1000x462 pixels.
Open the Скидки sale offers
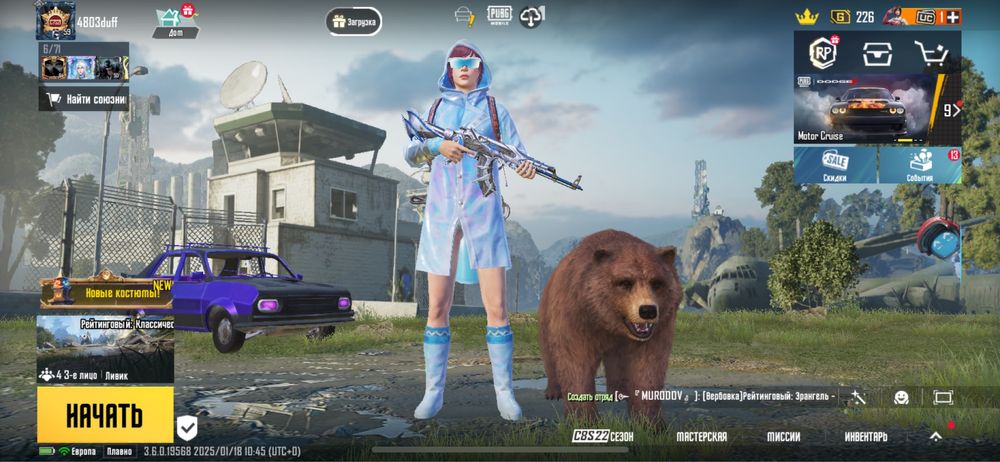(x=835, y=165)
